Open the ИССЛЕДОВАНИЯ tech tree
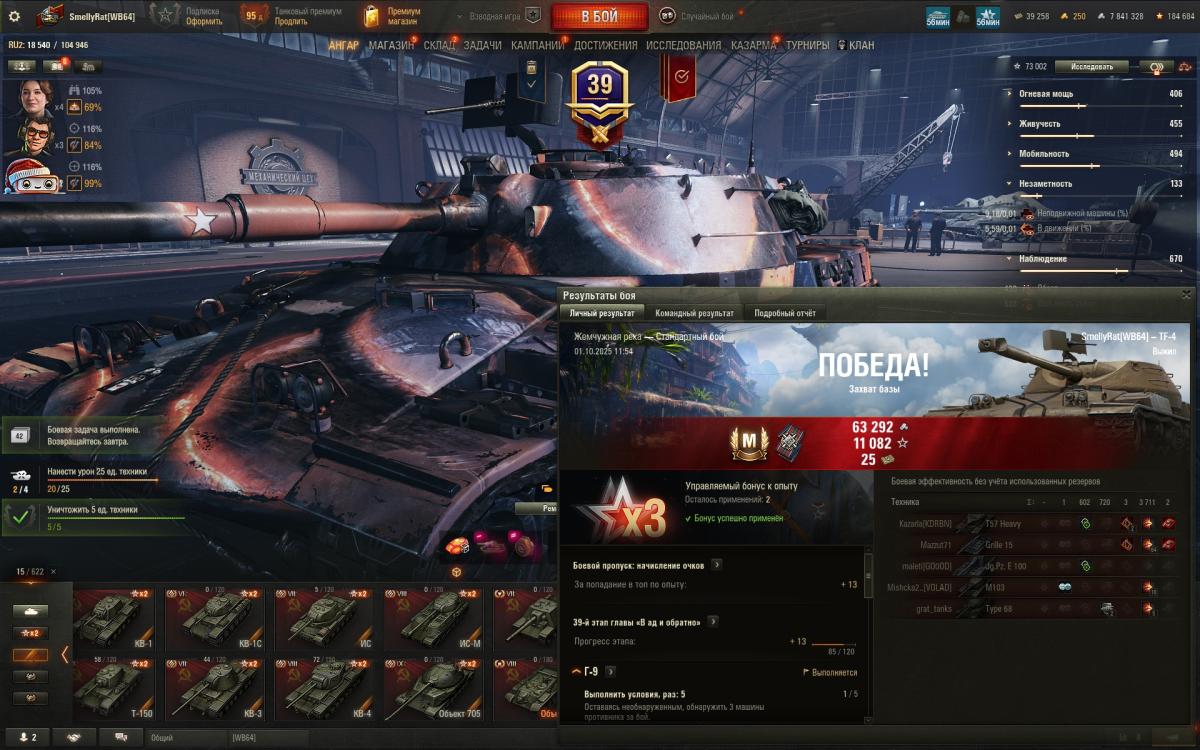The image size is (1200, 750). point(683,45)
